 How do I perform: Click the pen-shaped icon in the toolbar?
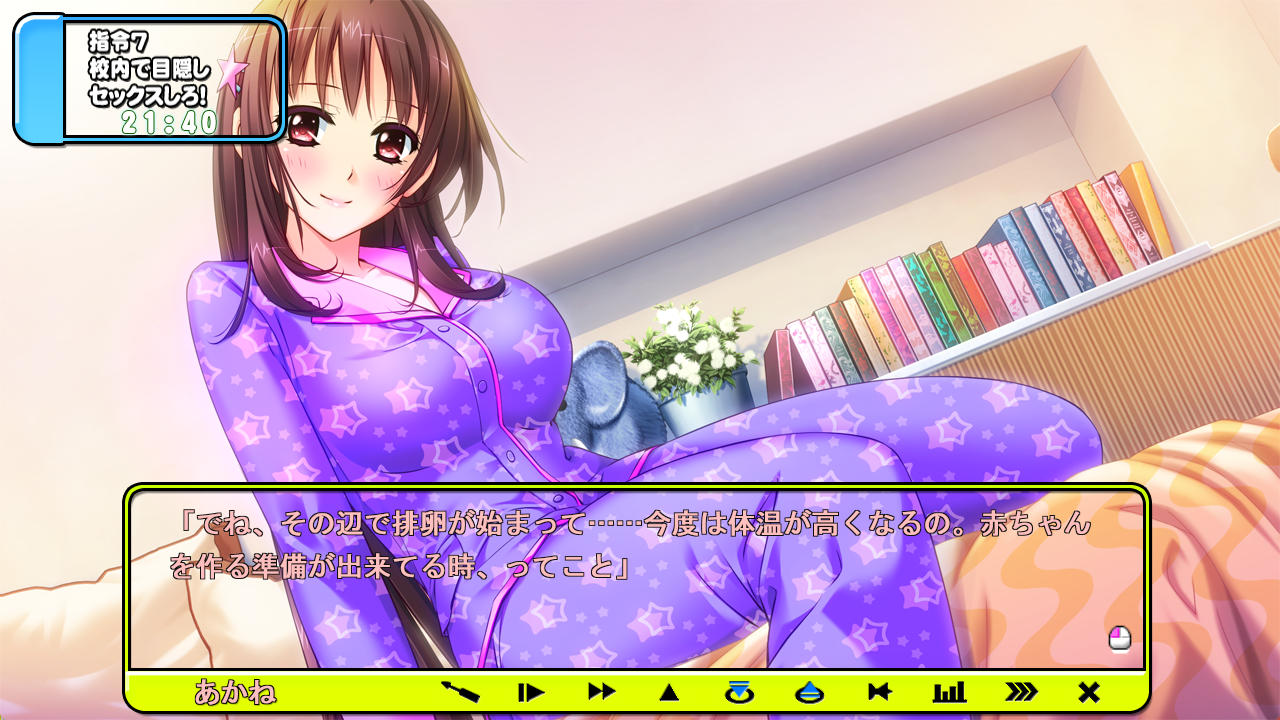tap(461, 691)
